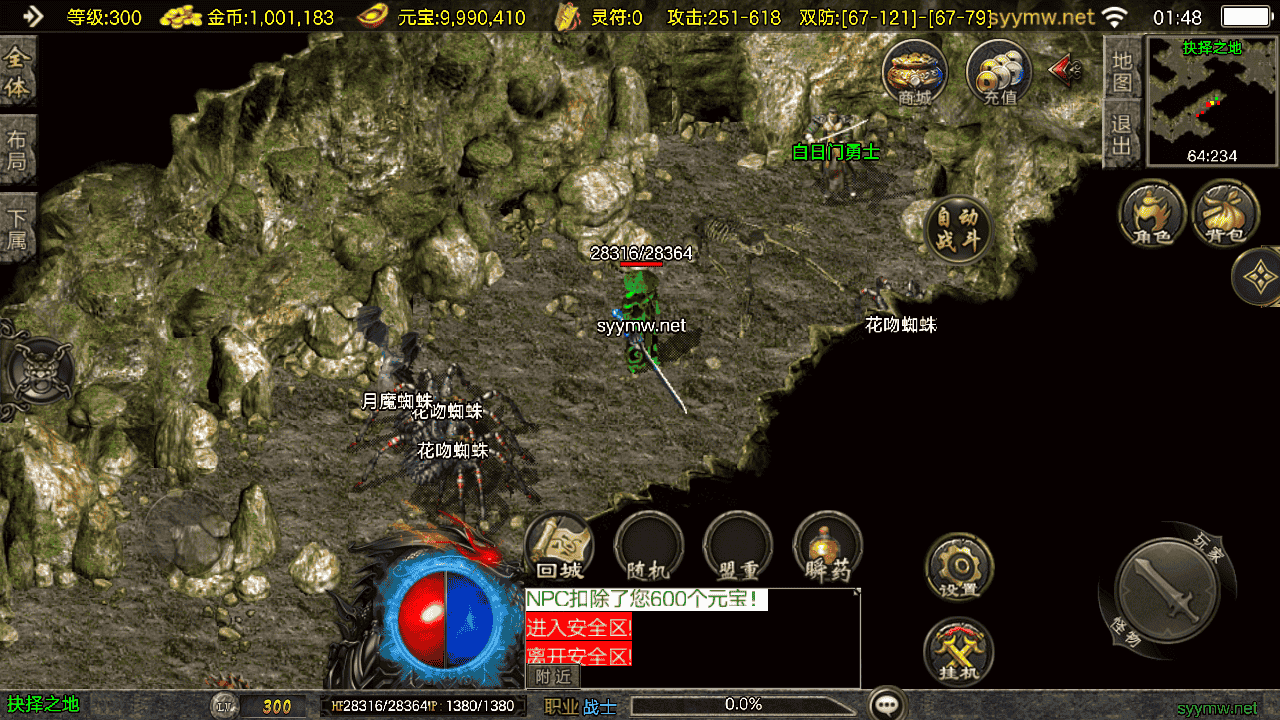Open the 角色 character sheet
Viewport: 1280px width, 720px height.
pos(1152,213)
